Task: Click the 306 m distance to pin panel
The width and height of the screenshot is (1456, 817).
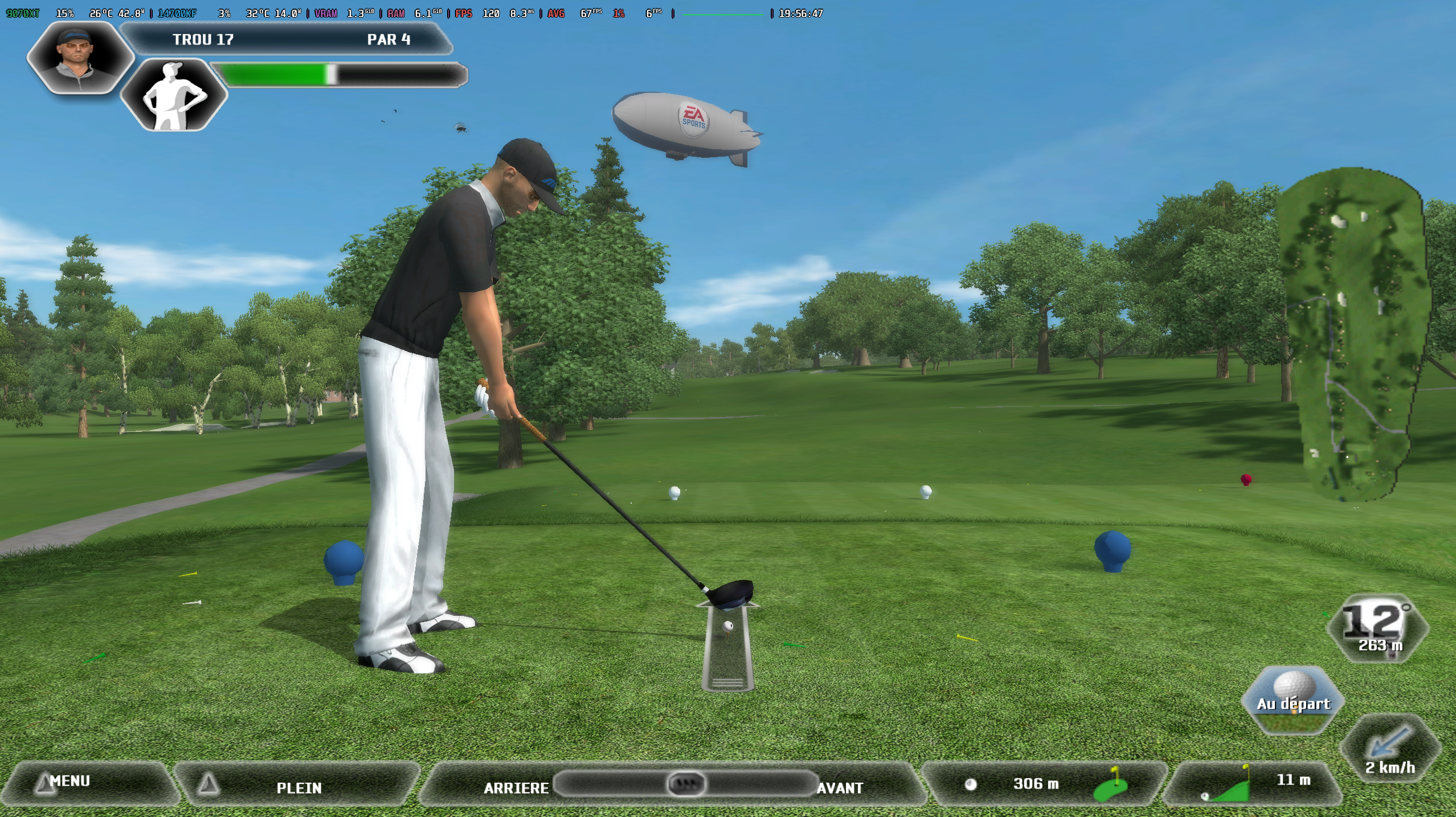Action: (x=1043, y=784)
